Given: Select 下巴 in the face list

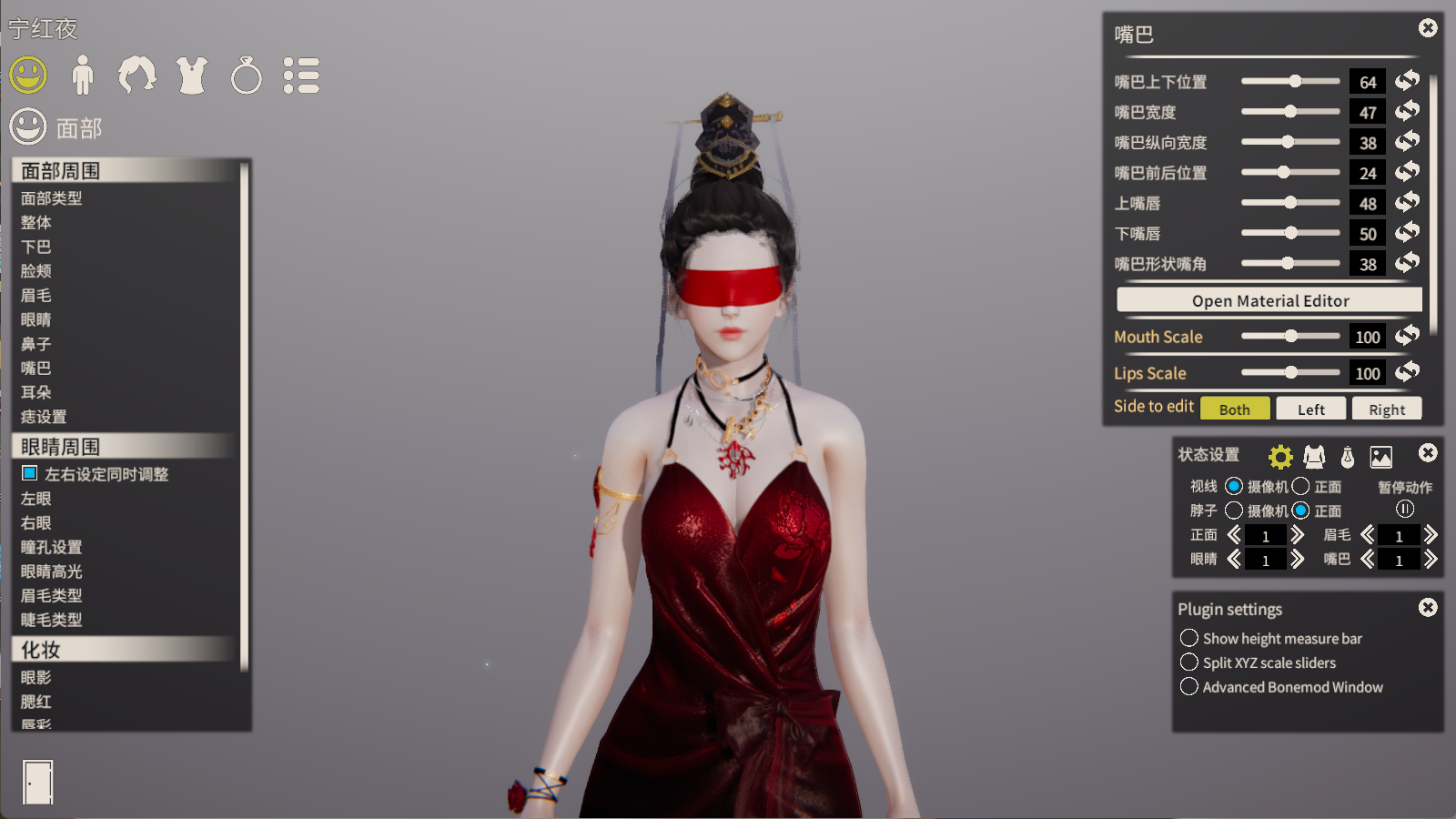Looking at the screenshot, I should pos(36,247).
